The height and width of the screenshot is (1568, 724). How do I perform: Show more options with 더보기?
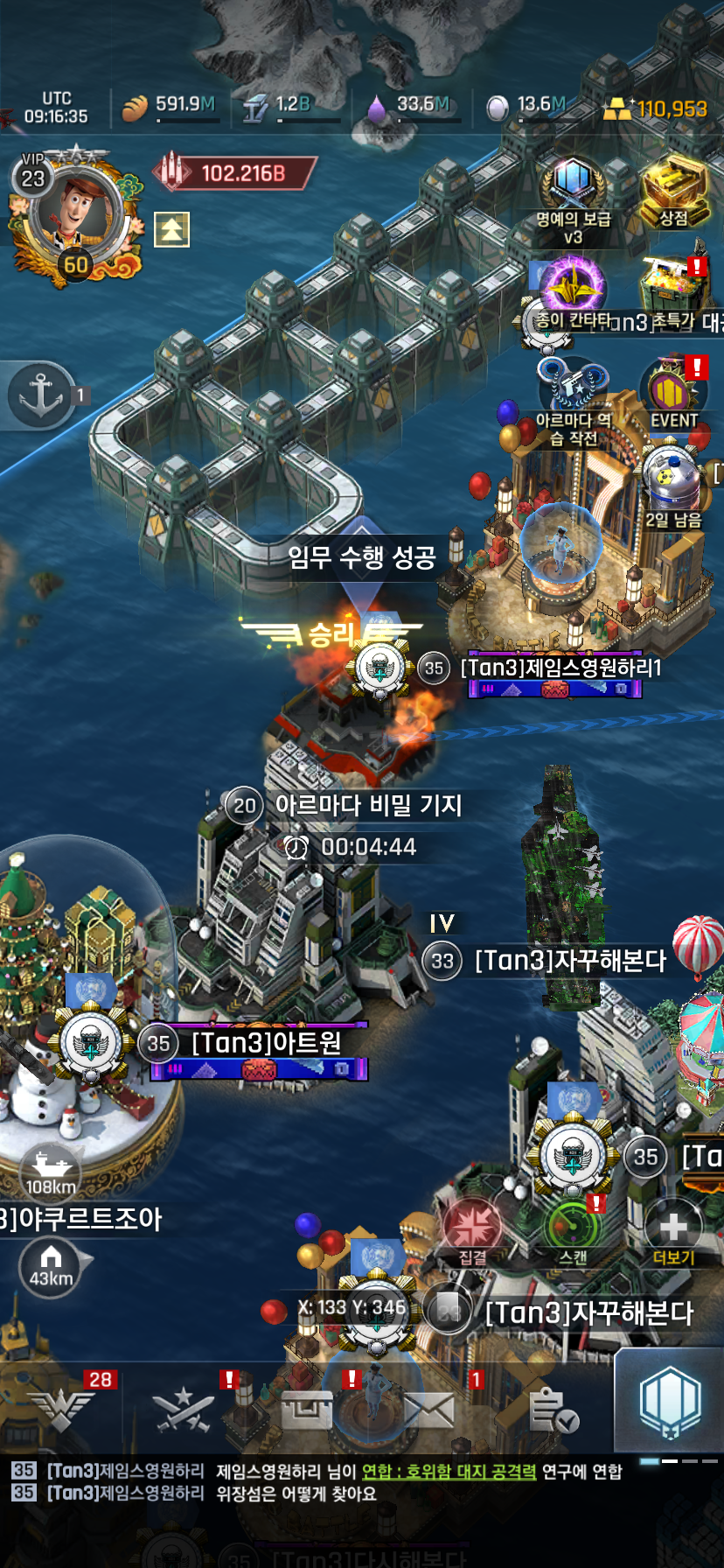[673, 1228]
